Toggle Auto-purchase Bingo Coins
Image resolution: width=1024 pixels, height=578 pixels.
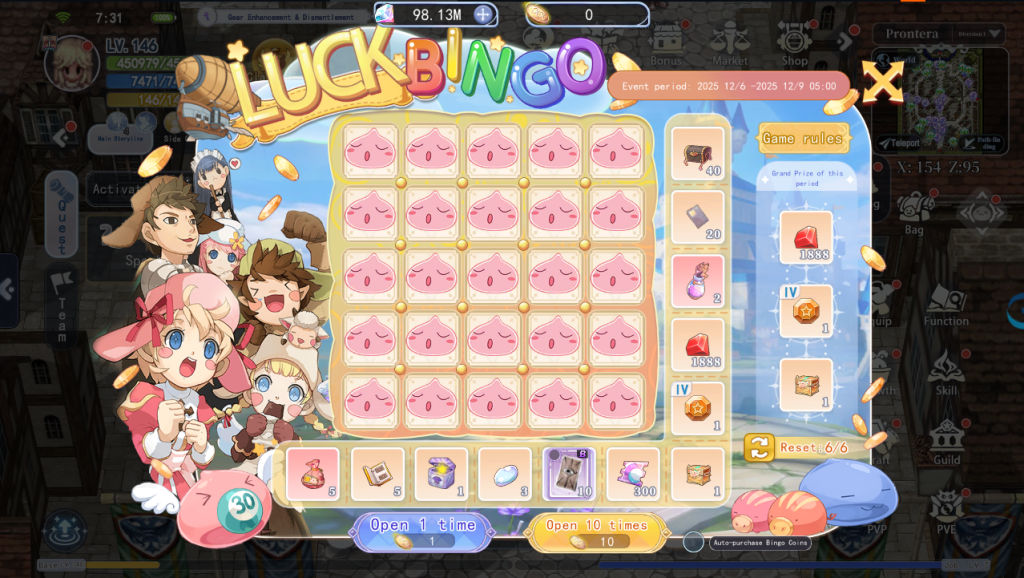tap(694, 542)
